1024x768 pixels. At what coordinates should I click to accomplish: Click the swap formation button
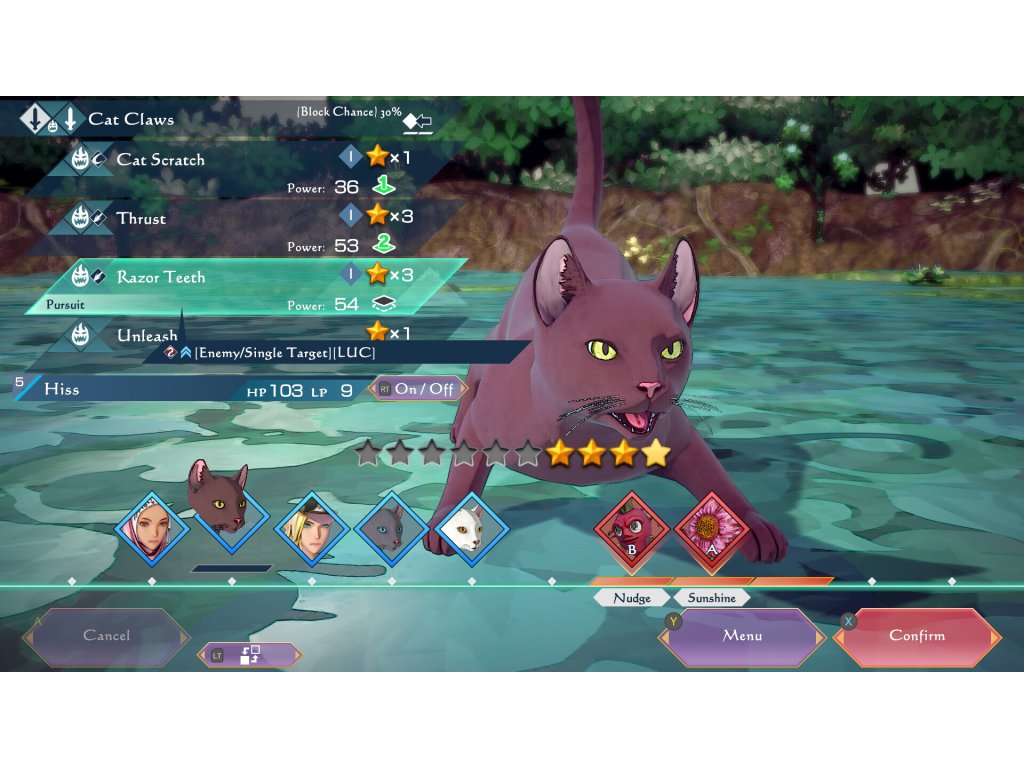[250, 655]
